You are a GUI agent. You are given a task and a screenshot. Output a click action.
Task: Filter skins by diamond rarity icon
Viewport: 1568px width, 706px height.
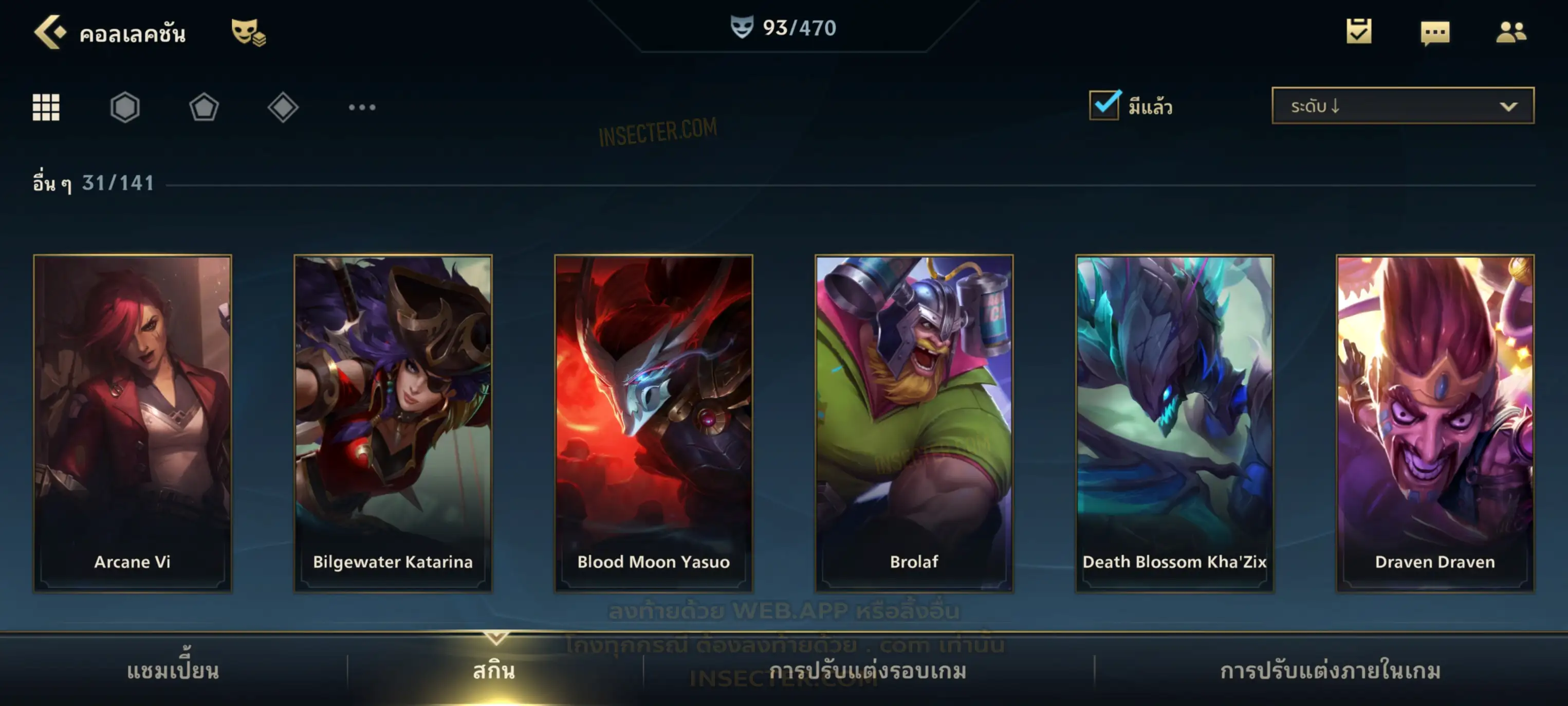(x=283, y=107)
